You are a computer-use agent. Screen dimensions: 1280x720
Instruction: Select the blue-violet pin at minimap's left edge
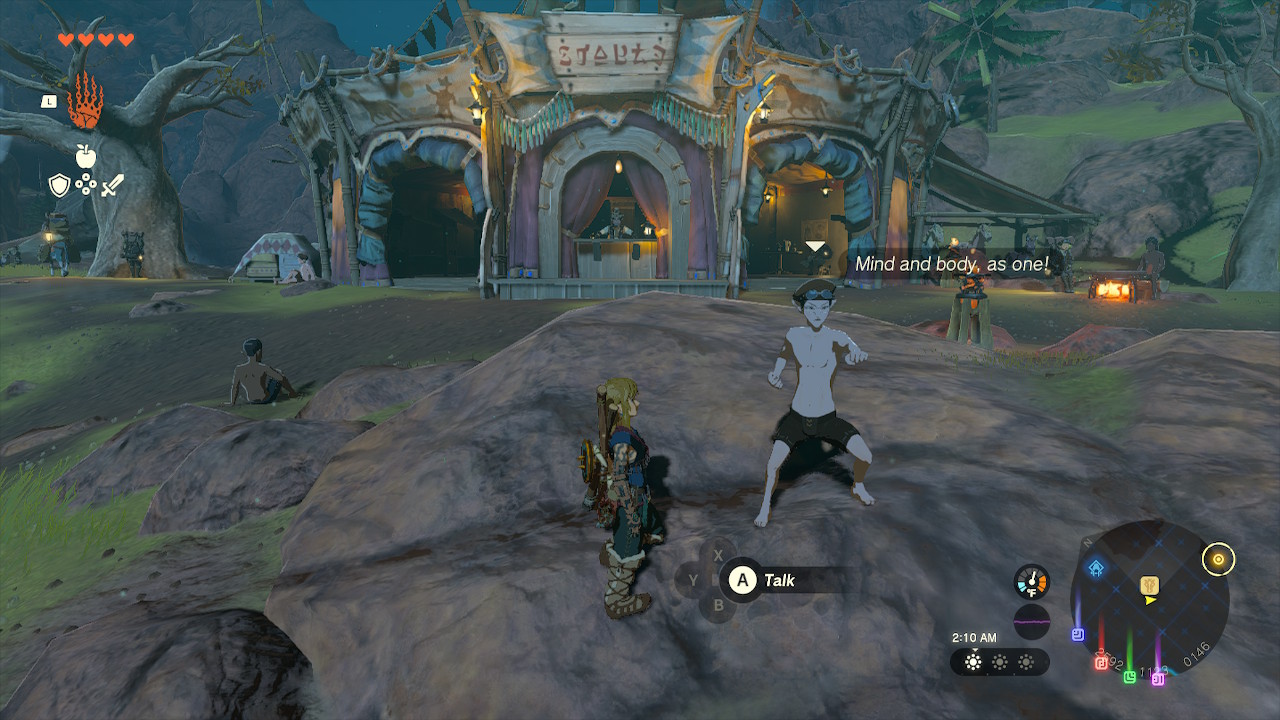pos(1078,634)
